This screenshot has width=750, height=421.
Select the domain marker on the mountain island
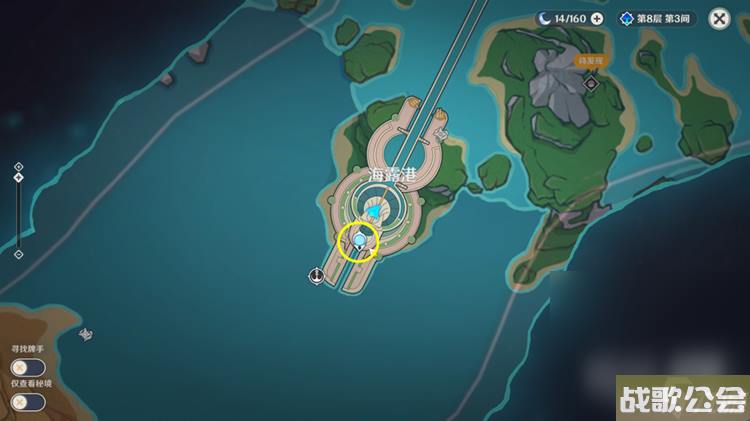591,84
